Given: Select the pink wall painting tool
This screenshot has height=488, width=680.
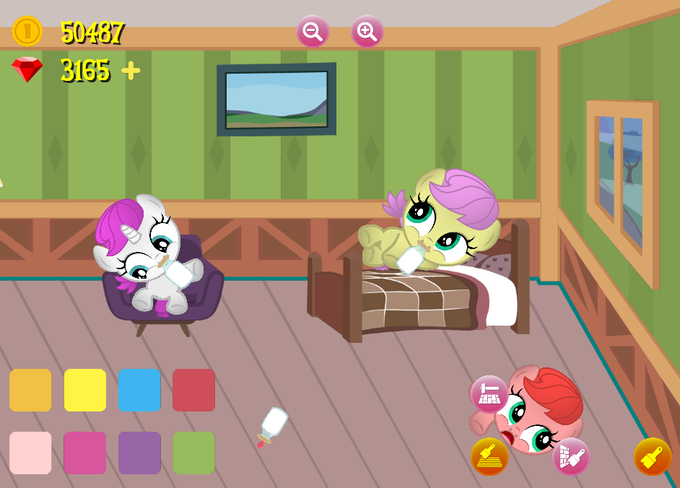Looking at the screenshot, I should tap(570, 456).
